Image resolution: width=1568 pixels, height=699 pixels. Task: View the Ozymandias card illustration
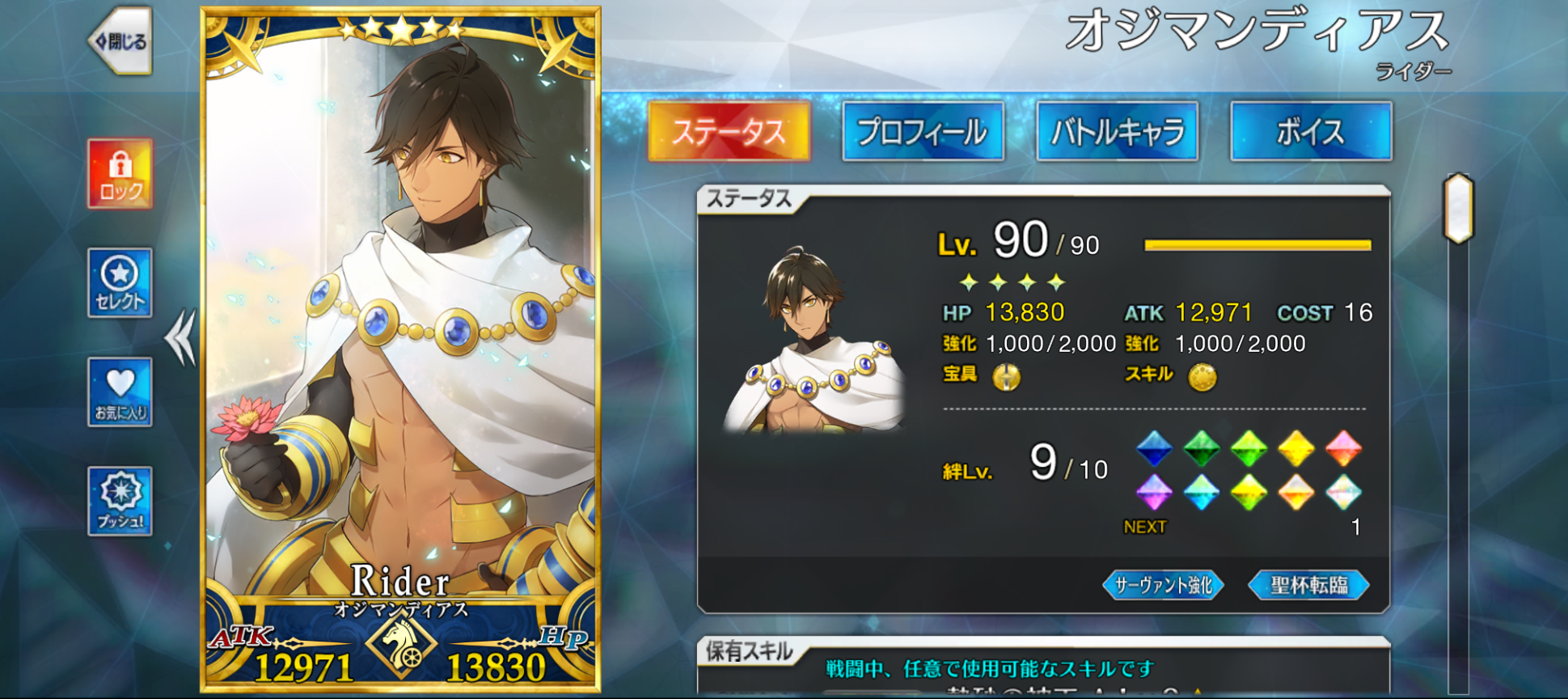coord(400,324)
